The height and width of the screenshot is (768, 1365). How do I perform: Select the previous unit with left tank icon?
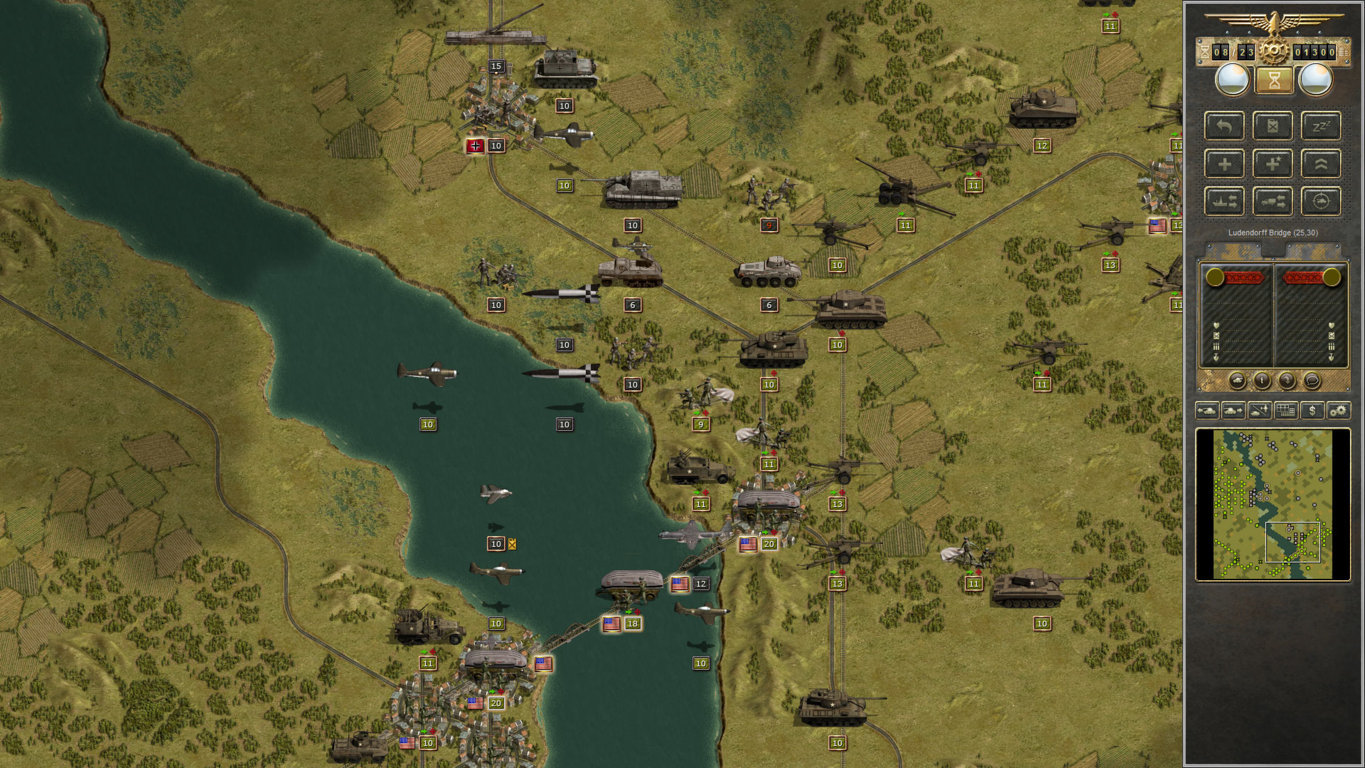1207,410
